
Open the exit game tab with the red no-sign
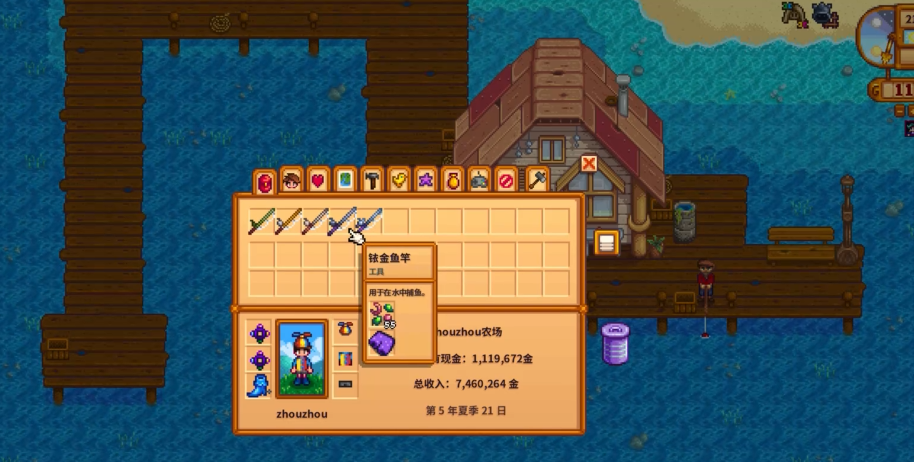click(507, 181)
